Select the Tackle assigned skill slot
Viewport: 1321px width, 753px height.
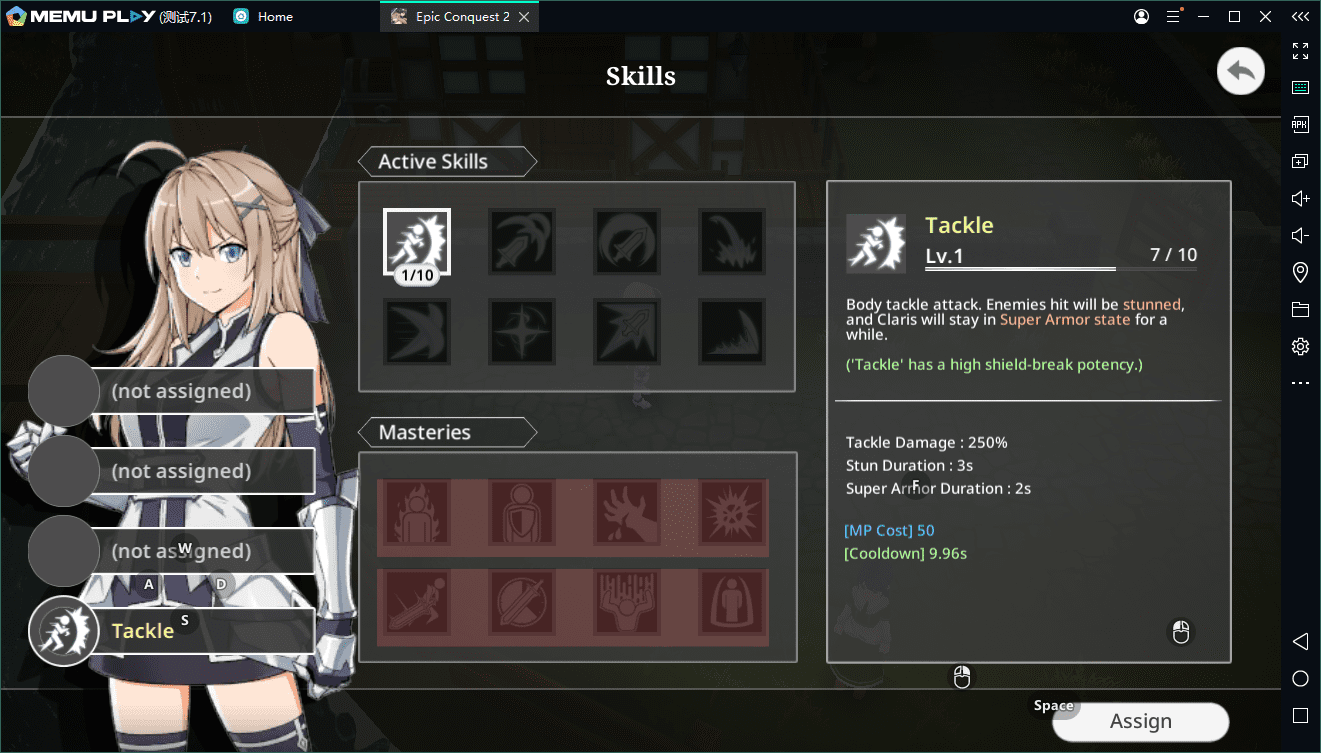pos(172,631)
